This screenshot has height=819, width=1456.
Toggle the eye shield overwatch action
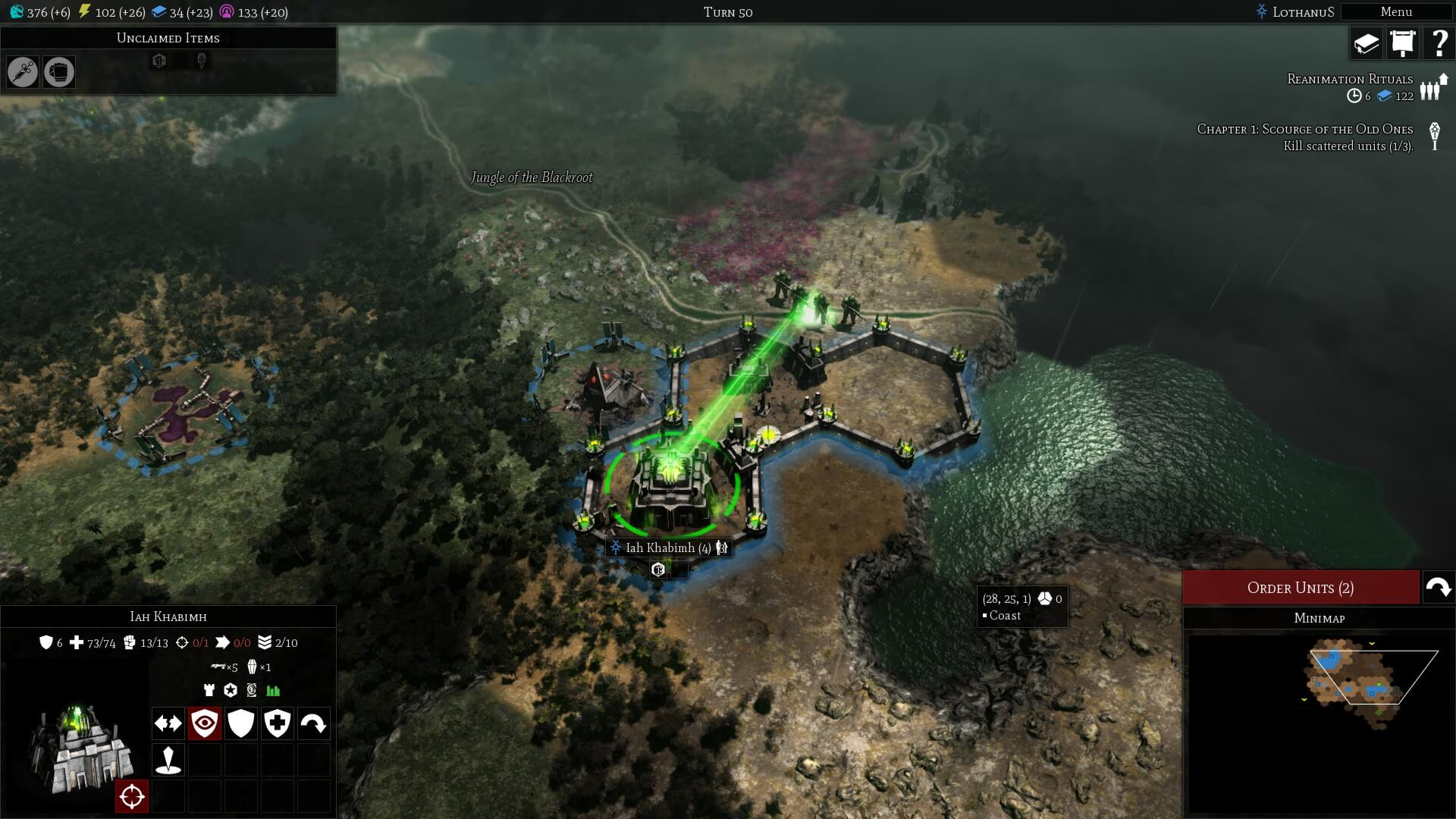(x=205, y=723)
